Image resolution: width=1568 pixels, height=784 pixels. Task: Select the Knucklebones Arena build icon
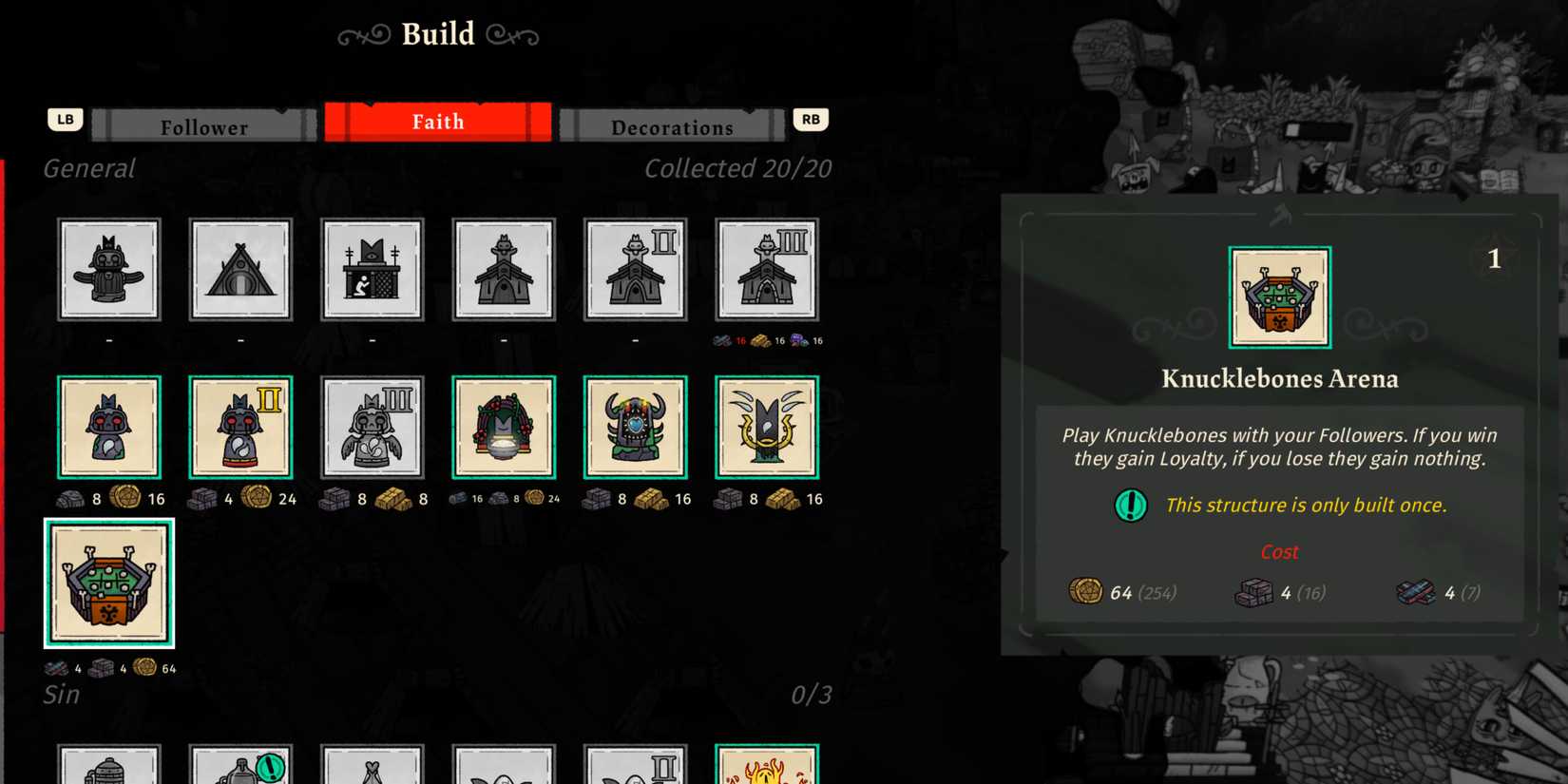tap(109, 584)
